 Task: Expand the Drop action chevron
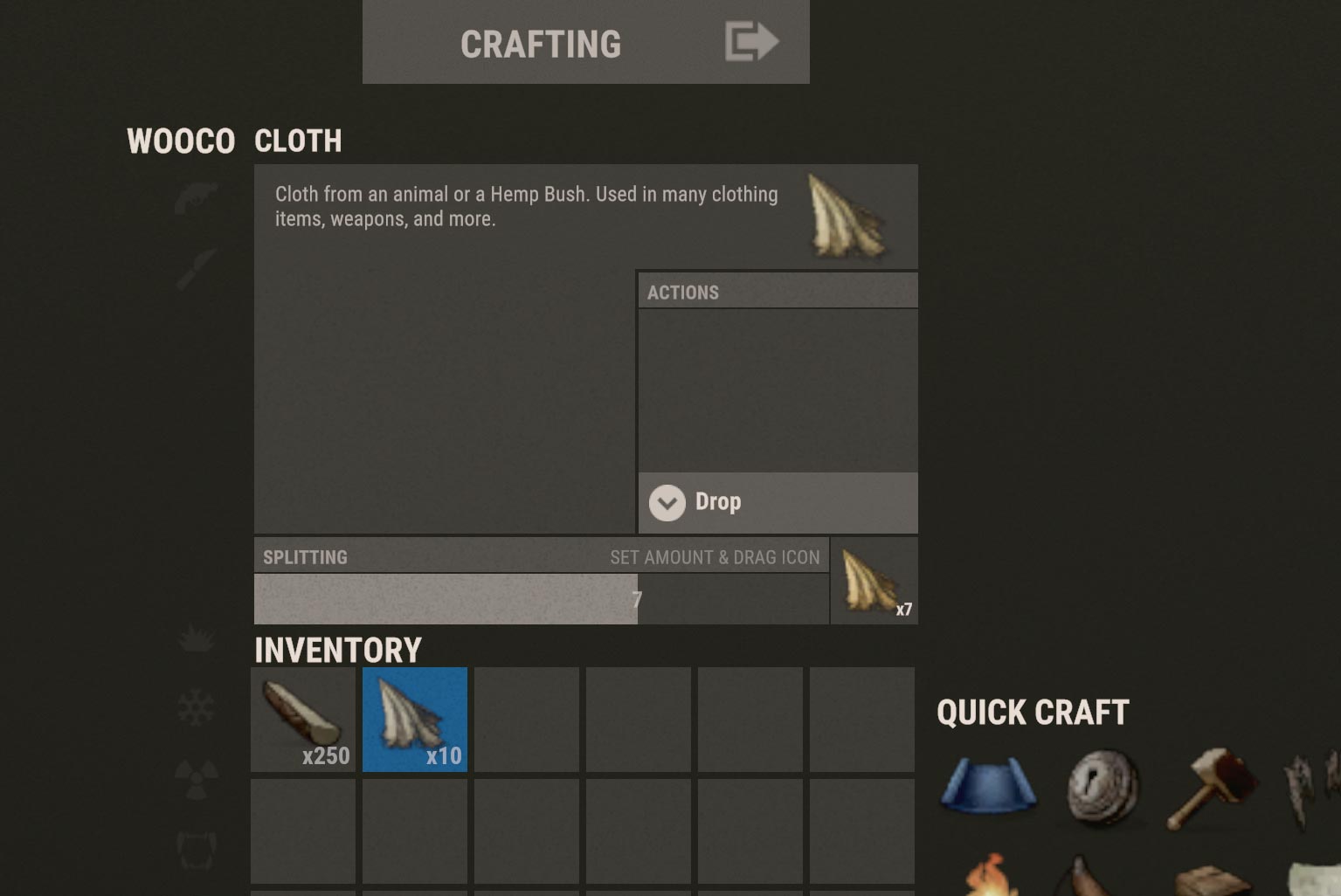(x=667, y=503)
